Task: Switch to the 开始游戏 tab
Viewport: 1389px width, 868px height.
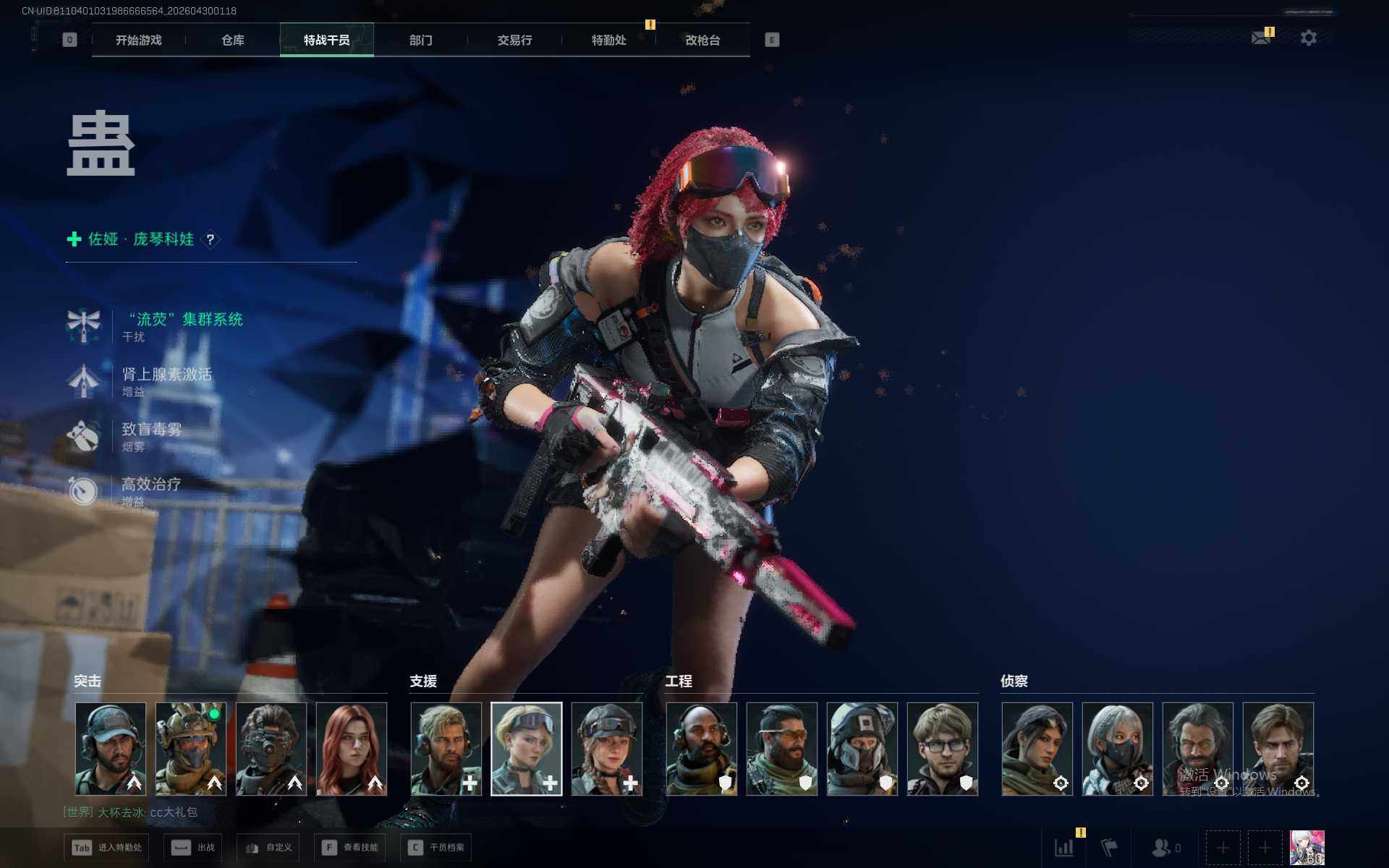Action: click(138, 41)
